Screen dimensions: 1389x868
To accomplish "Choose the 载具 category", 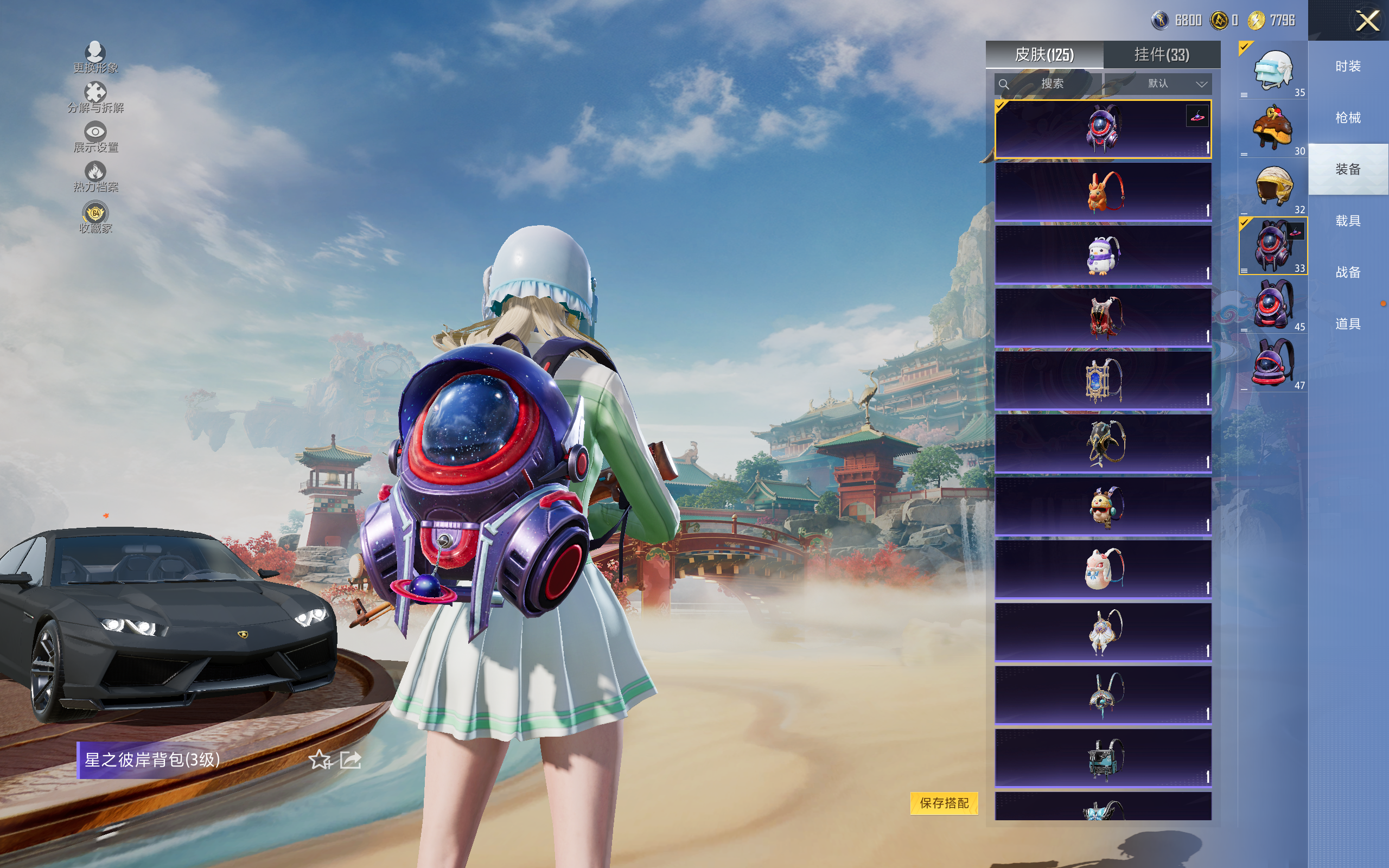I will pos(1348,220).
